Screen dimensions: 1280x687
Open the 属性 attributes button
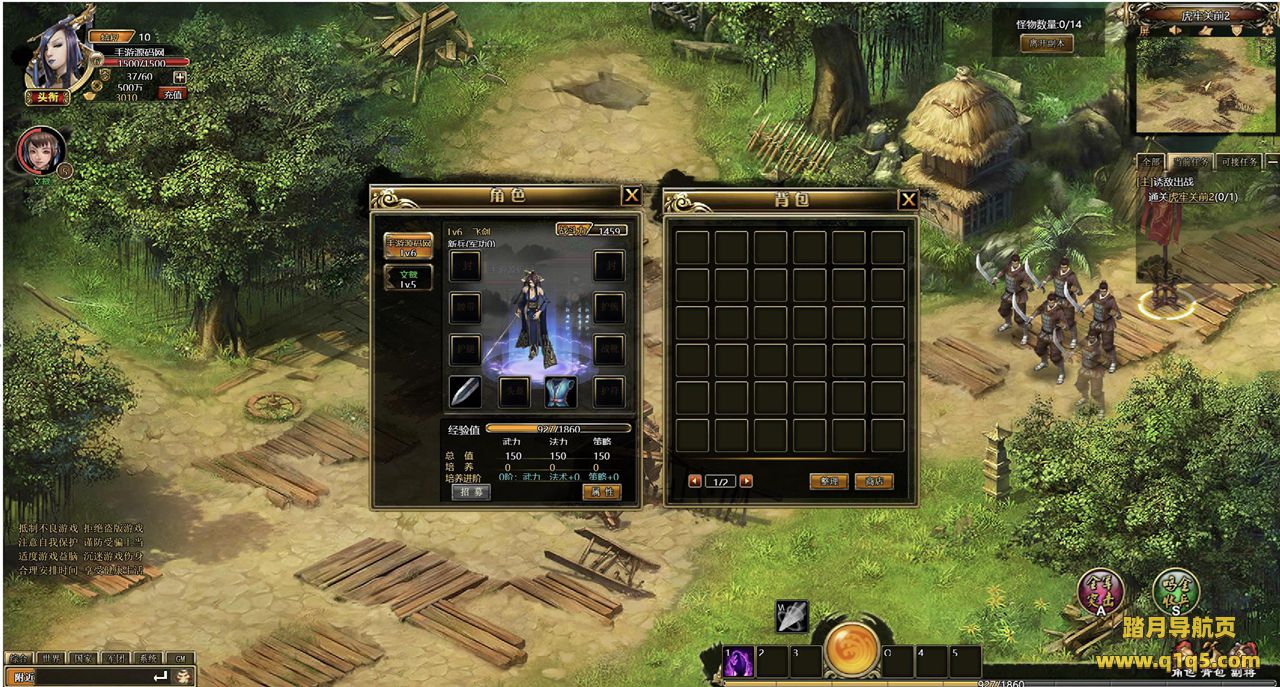pyautogui.click(x=601, y=492)
